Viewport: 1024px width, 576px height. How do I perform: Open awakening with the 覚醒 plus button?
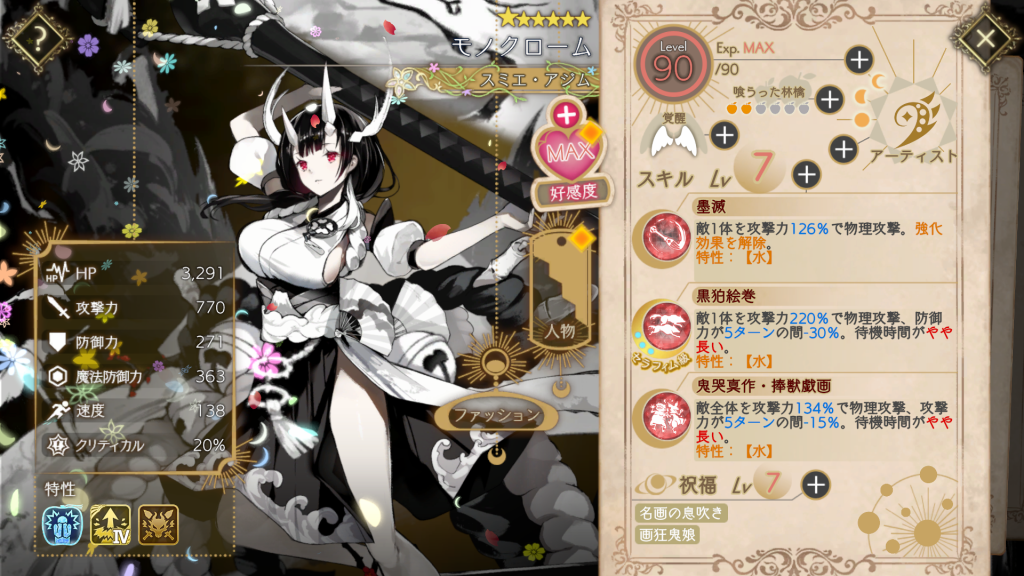point(724,135)
